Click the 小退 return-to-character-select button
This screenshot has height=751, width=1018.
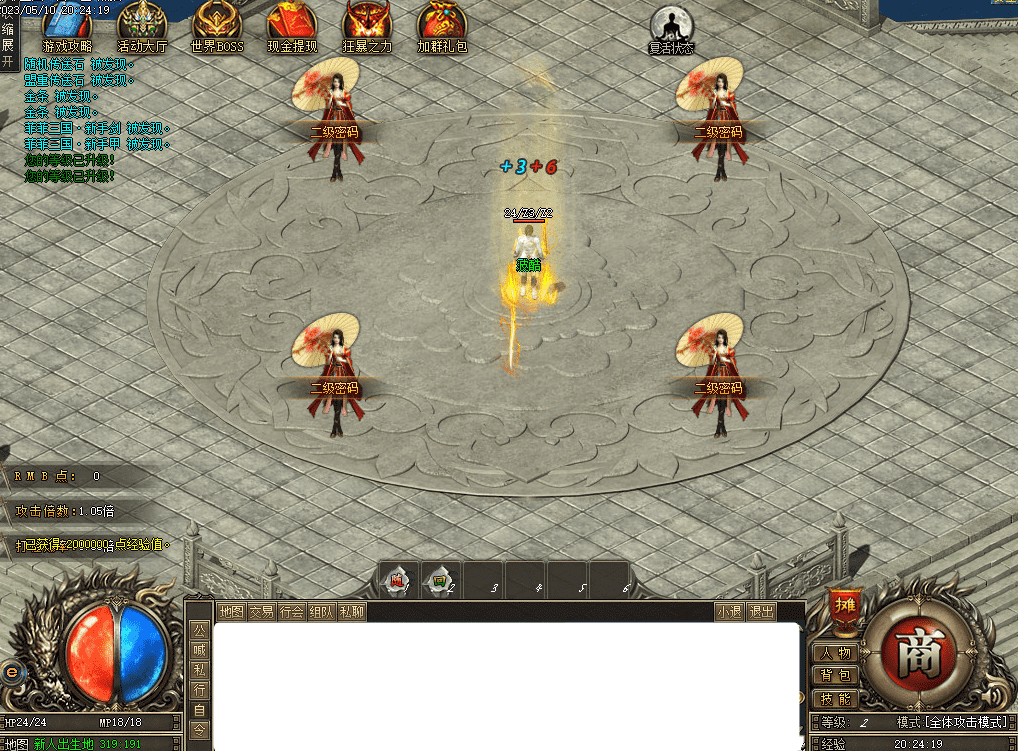tap(729, 611)
